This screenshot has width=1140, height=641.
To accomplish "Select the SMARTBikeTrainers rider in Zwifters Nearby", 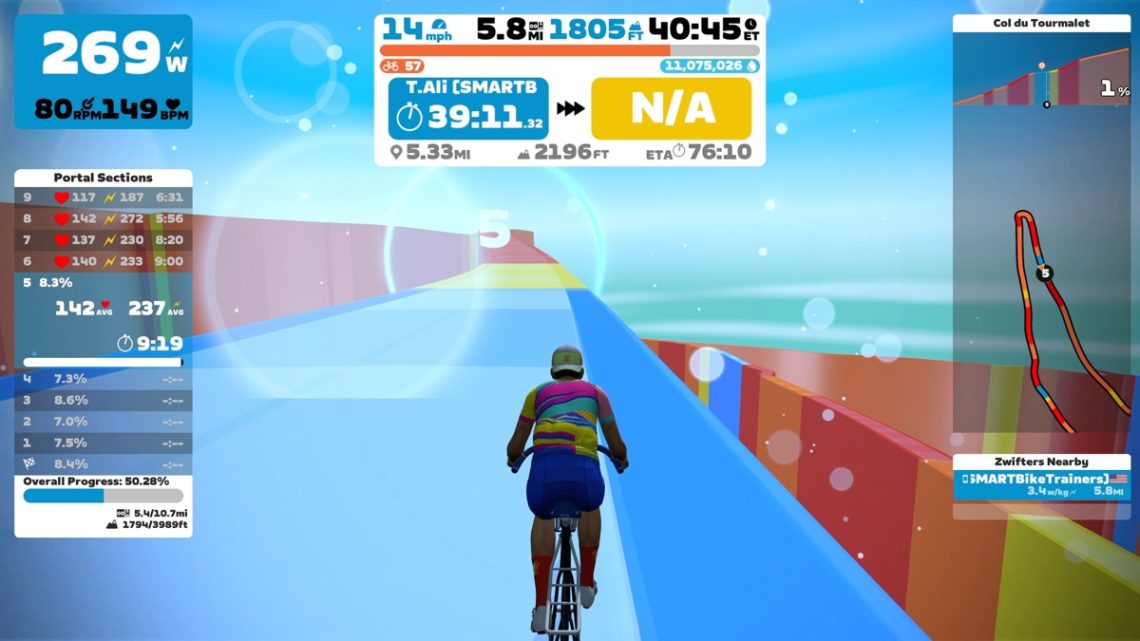I will [x=1041, y=485].
